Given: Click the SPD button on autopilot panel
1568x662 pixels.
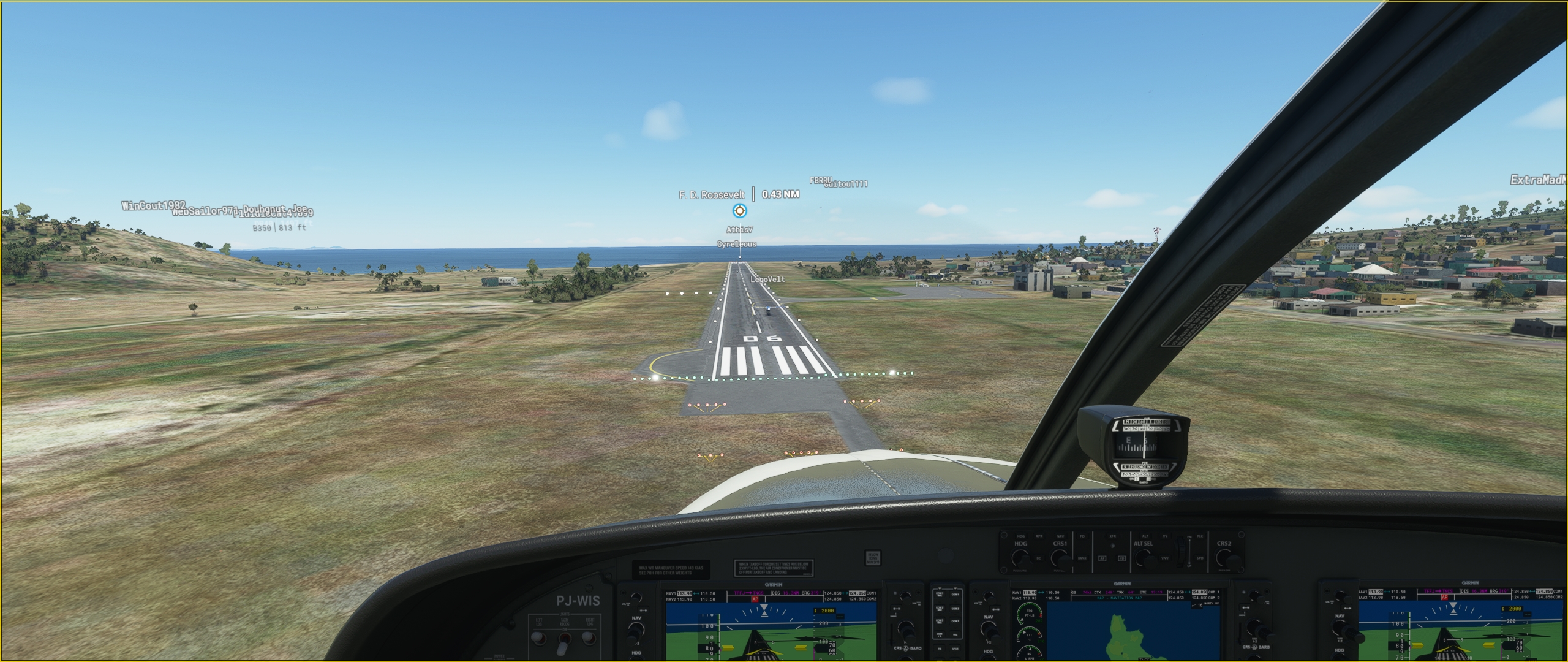Looking at the screenshot, I should [x=1200, y=558].
